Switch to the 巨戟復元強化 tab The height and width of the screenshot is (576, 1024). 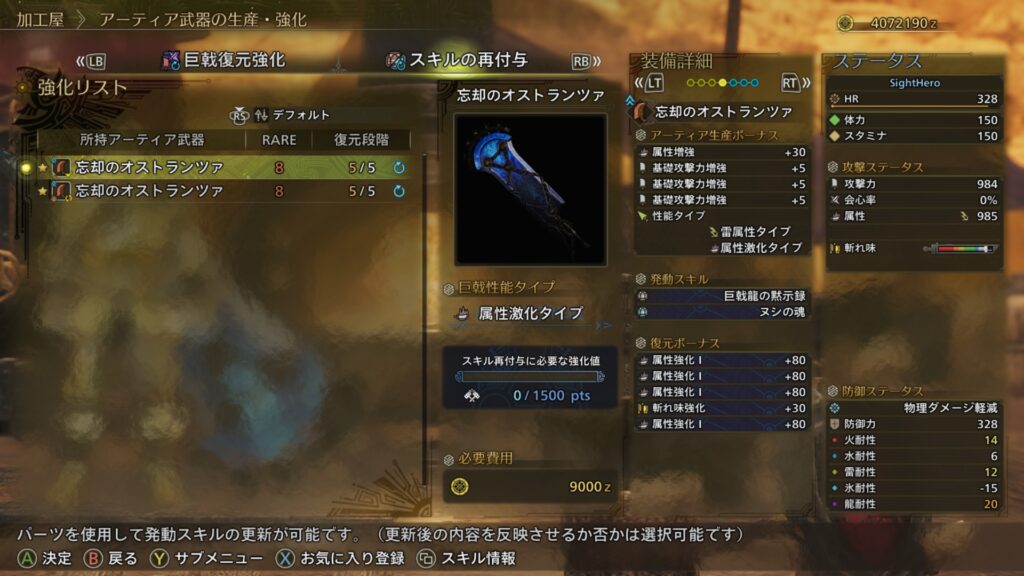coord(225,60)
